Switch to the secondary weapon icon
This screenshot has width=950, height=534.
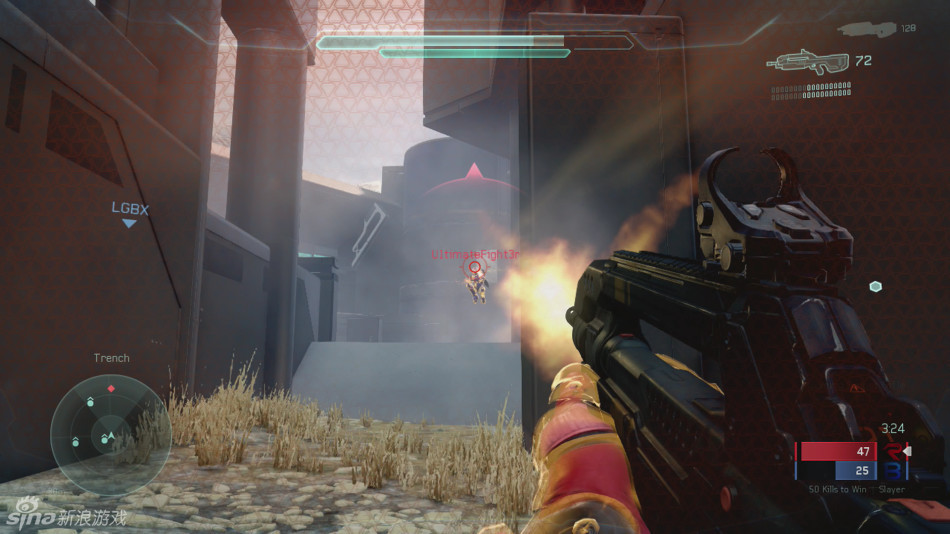coord(866,29)
